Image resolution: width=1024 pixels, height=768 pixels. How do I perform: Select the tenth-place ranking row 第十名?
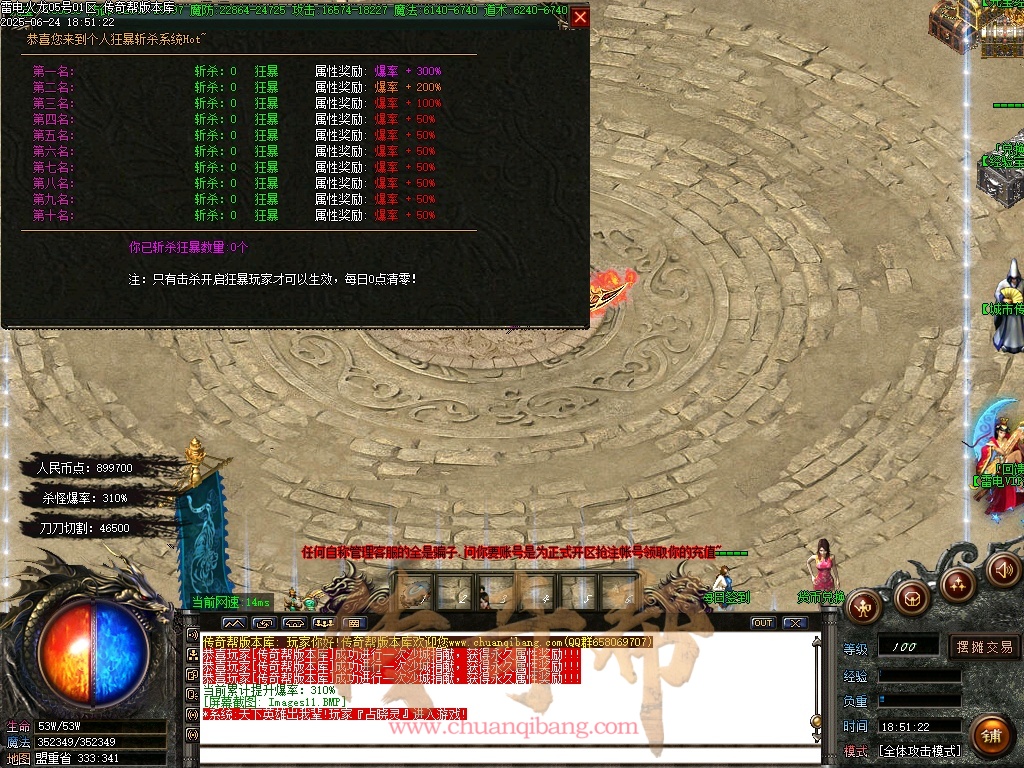(53, 215)
